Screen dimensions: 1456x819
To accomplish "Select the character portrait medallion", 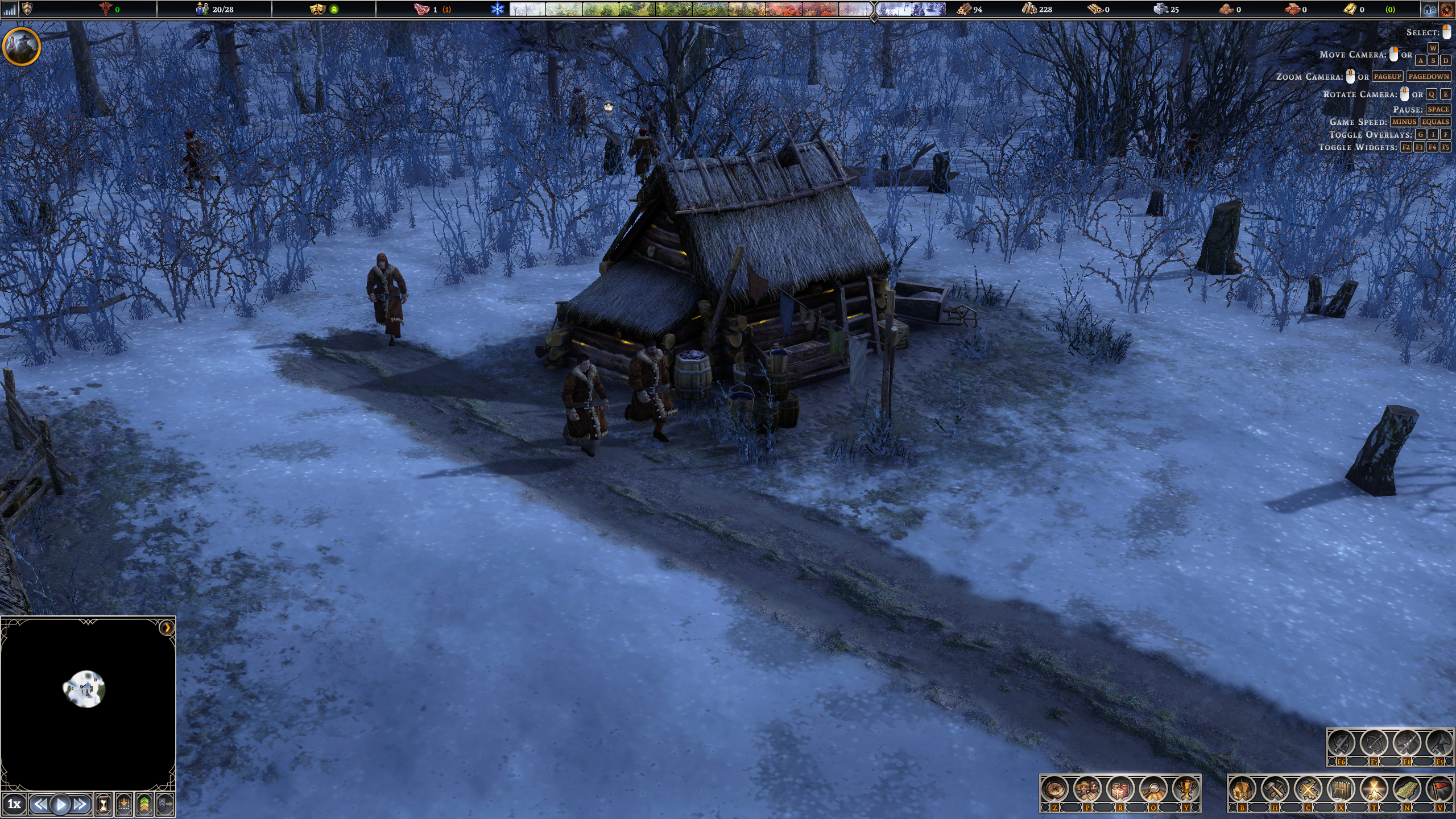I will point(22,46).
